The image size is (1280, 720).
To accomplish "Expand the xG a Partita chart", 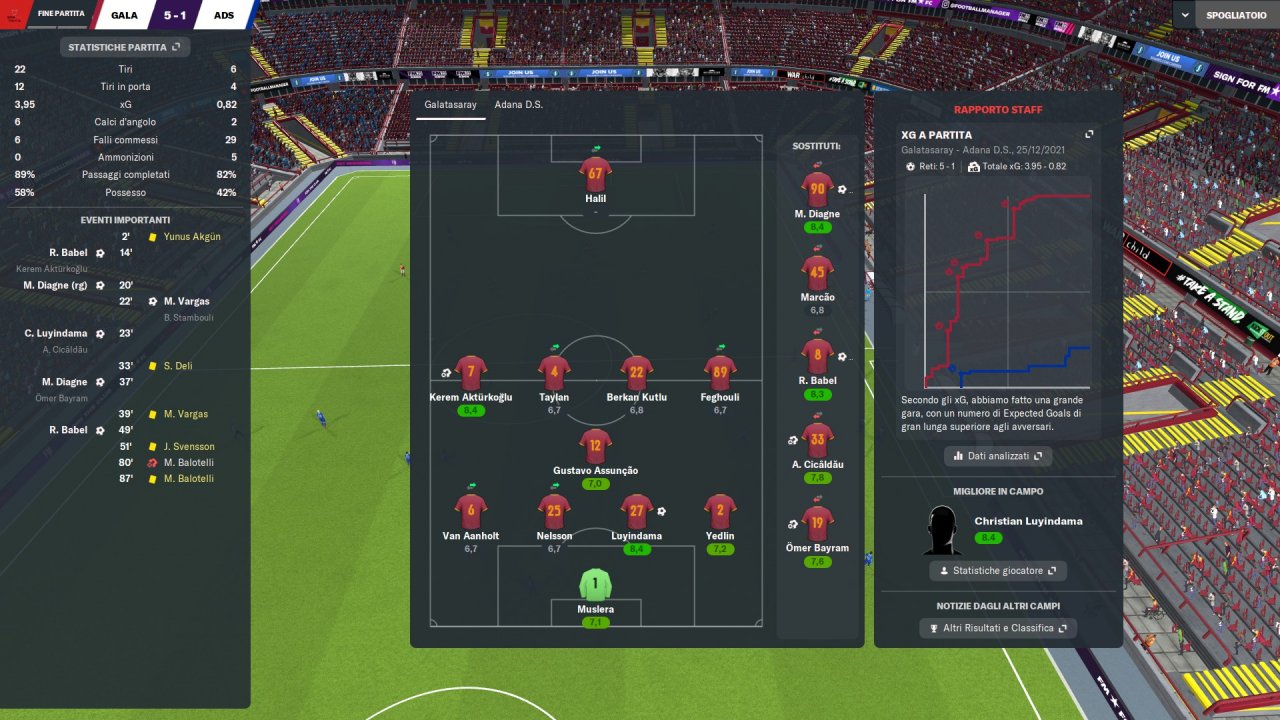I will pyautogui.click(x=1089, y=134).
